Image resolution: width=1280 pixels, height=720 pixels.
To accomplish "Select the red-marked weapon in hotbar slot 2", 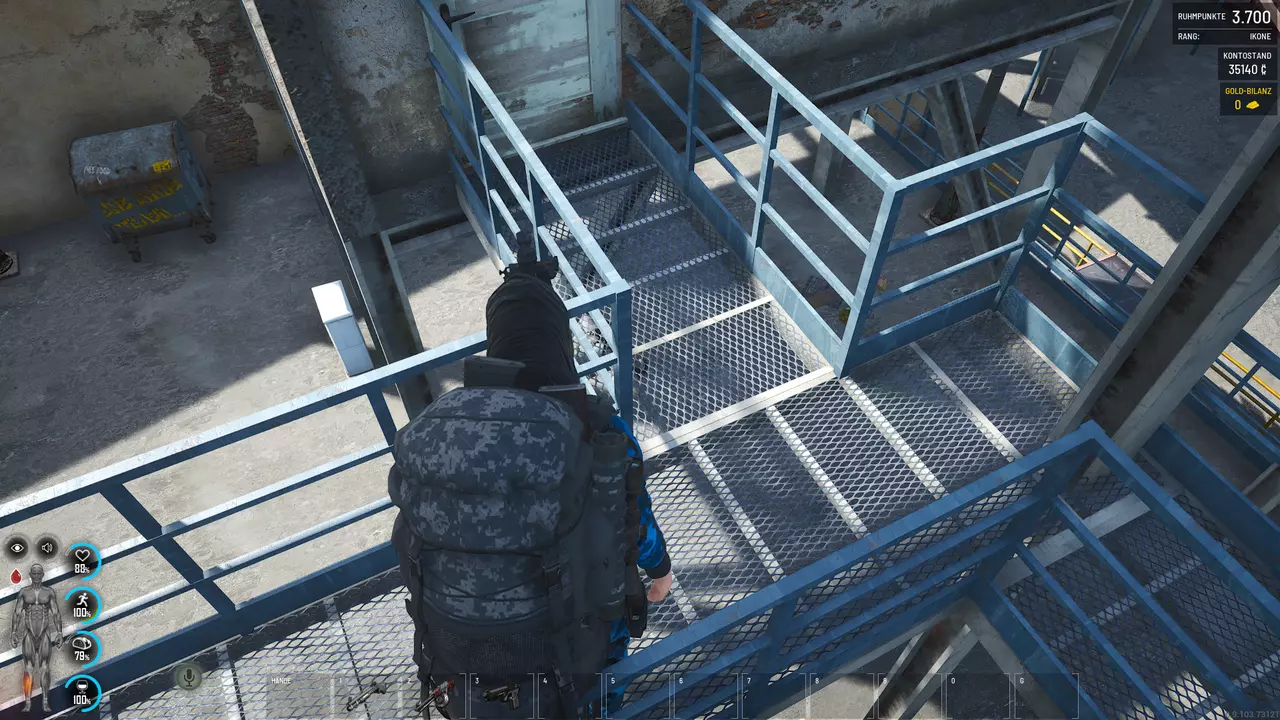I will [x=435, y=697].
